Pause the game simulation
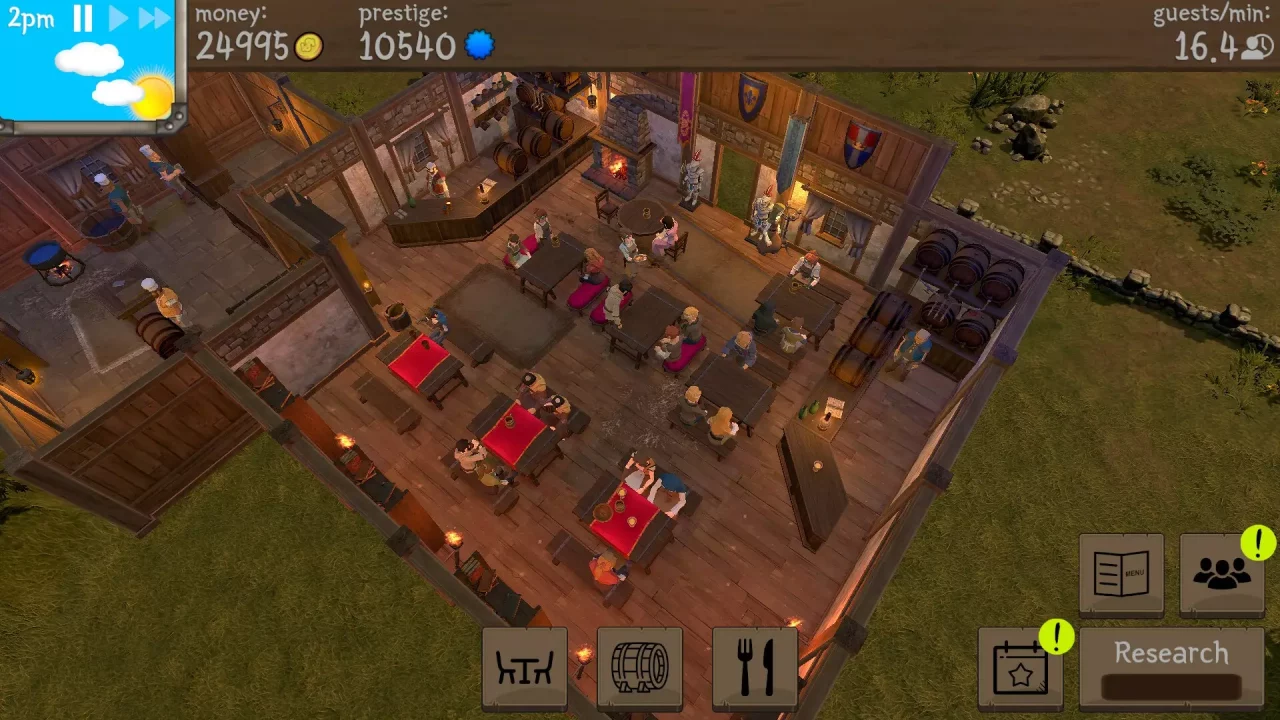The width and height of the screenshot is (1280, 720). [84, 18]
